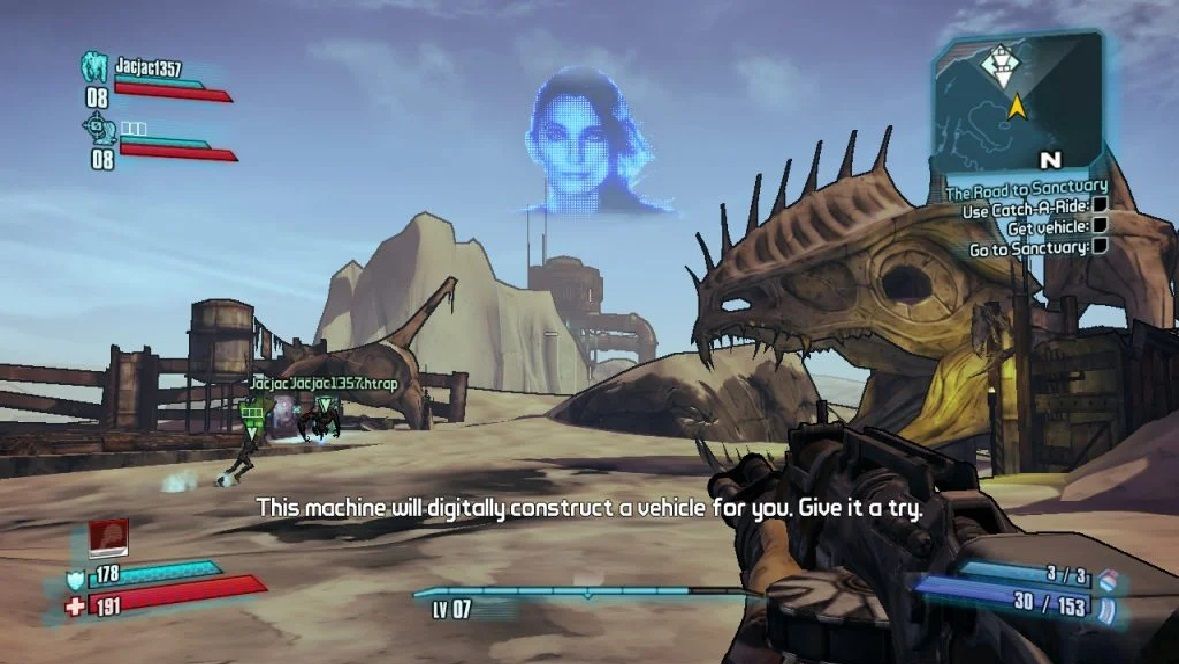1179x664 pixels.
Task: Click the ammo type icon beside 30 / 153
Action: 1105,607
